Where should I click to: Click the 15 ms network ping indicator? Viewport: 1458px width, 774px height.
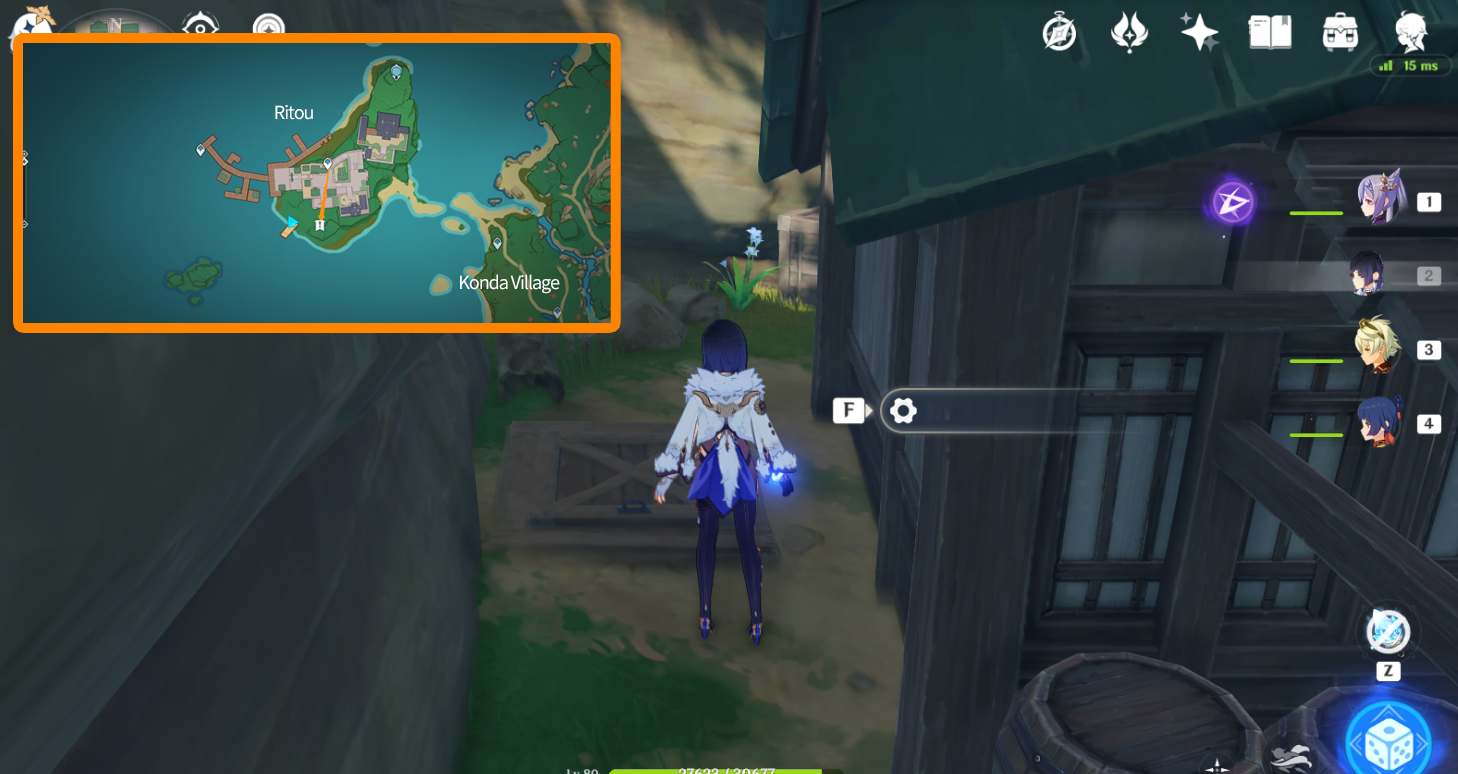point(1410,63)
